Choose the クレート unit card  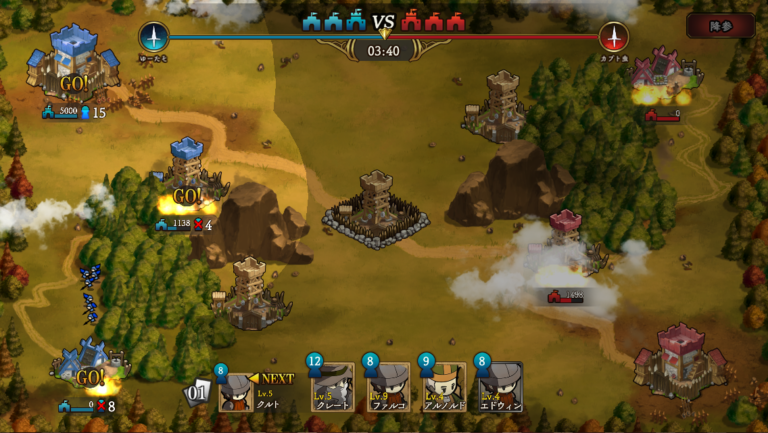[332, 387]
